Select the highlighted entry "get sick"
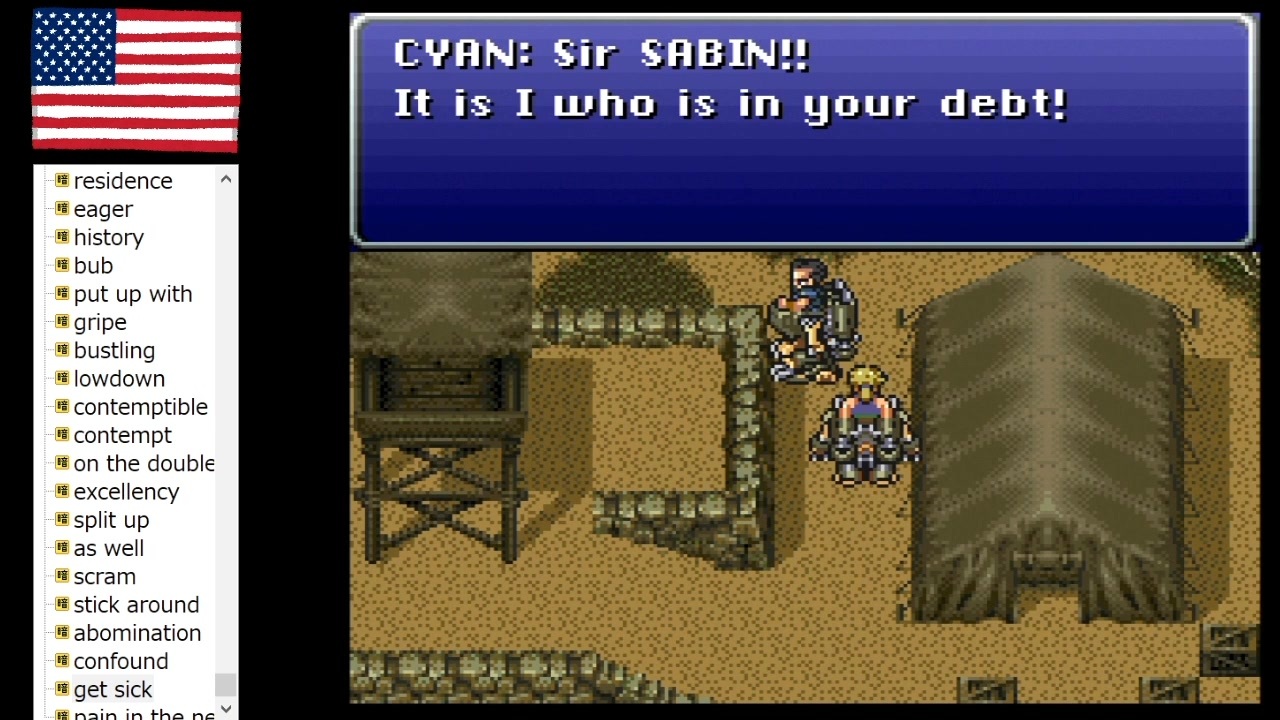The width and height of the screenshot is (1280, 720). [x=113, y=689]
